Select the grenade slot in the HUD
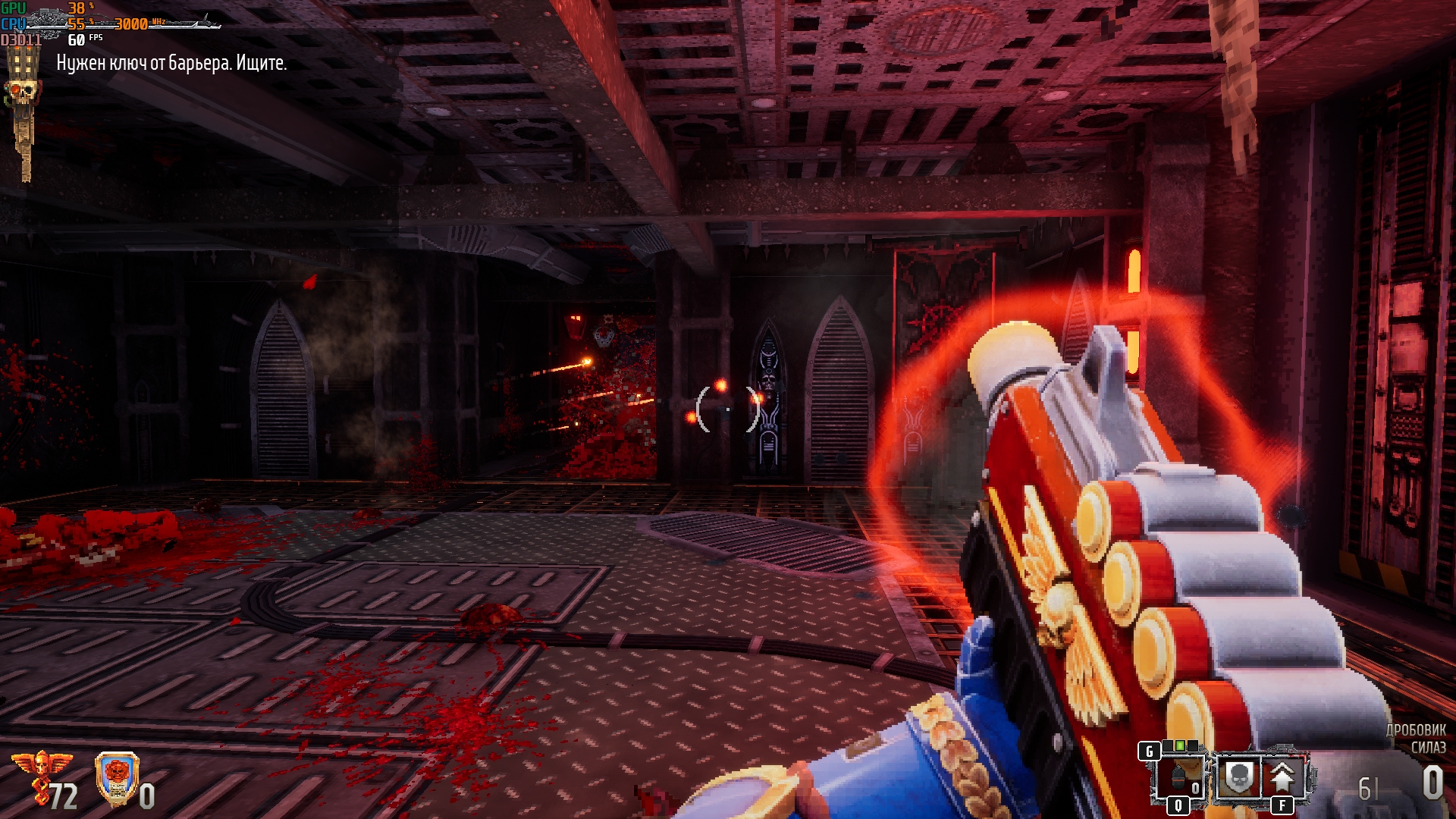 point(1178,777)
